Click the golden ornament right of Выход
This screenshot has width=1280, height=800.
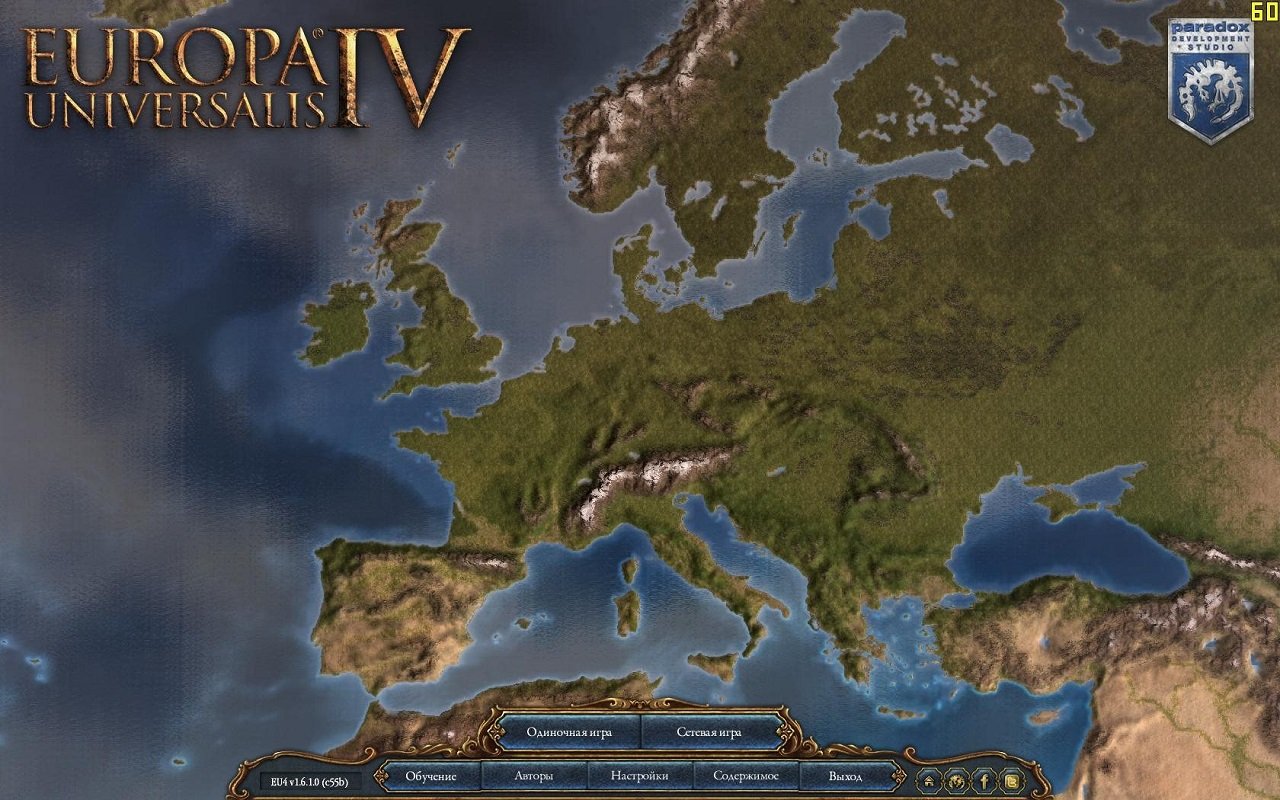[899, 775]
